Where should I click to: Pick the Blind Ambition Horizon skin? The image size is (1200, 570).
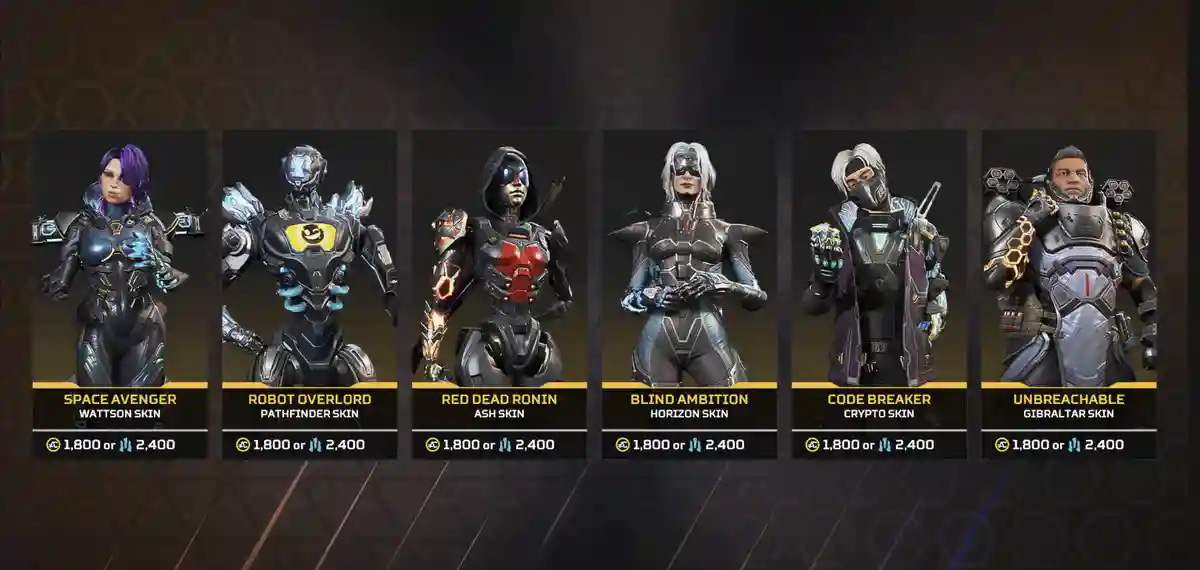click(689, 290)
